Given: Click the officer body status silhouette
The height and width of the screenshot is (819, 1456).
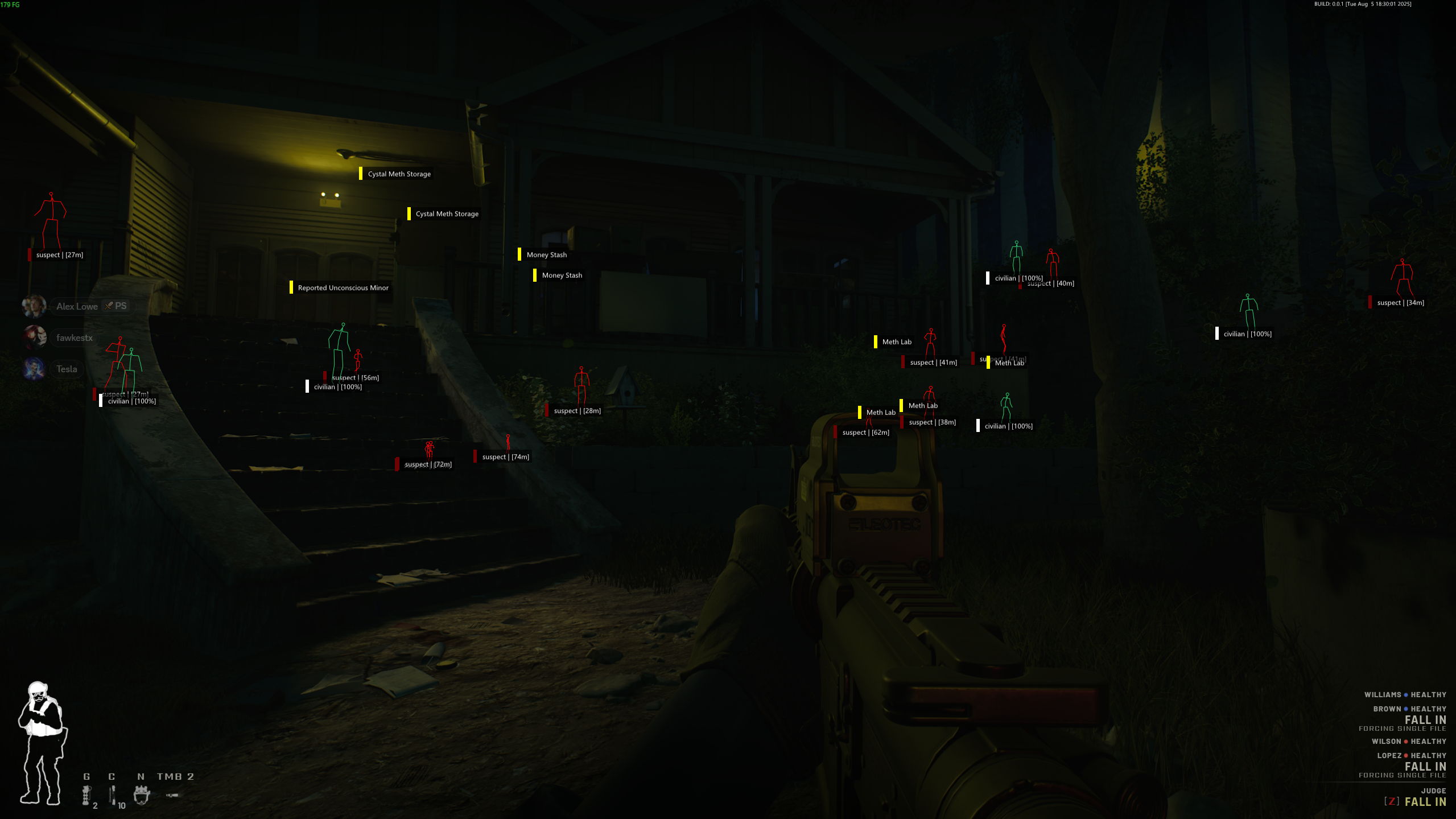Looking at the screenshot, I should (42, 743).
